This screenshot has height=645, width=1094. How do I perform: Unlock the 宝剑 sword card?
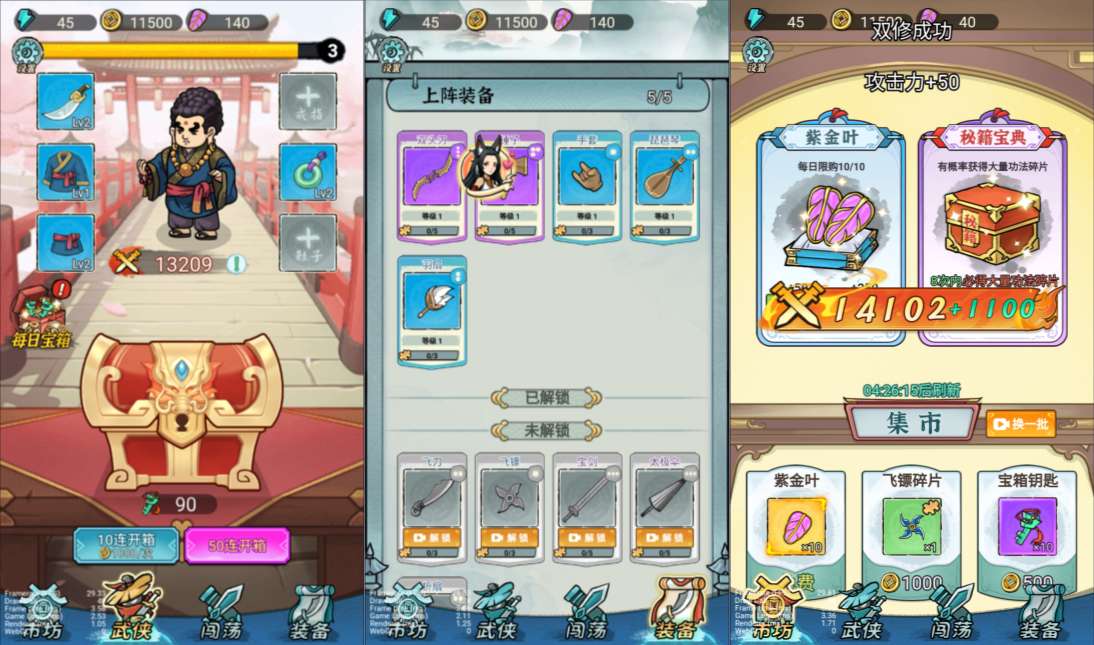point(587,537)
